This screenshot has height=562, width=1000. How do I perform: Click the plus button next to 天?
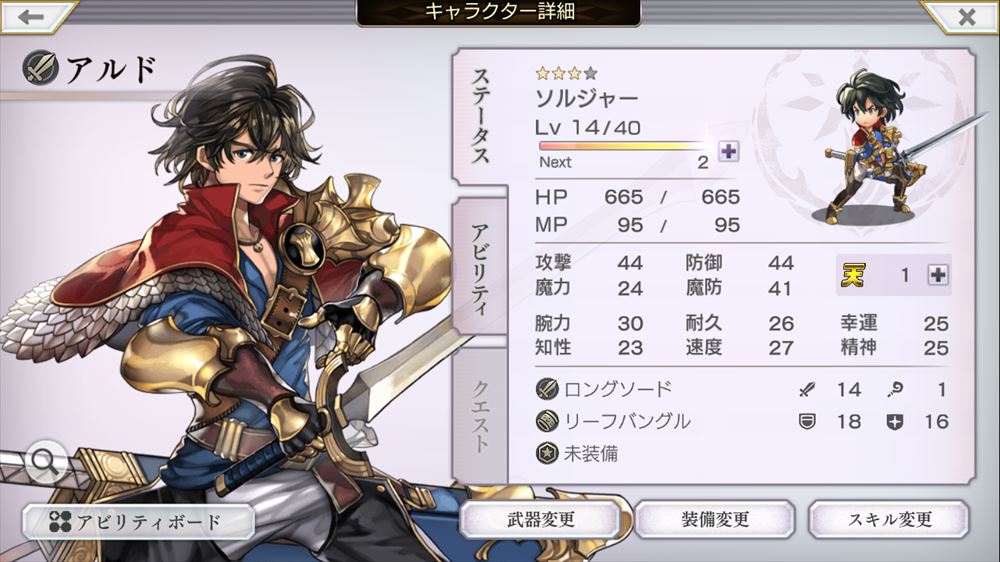pyautogui.click(x=937, y=275)
